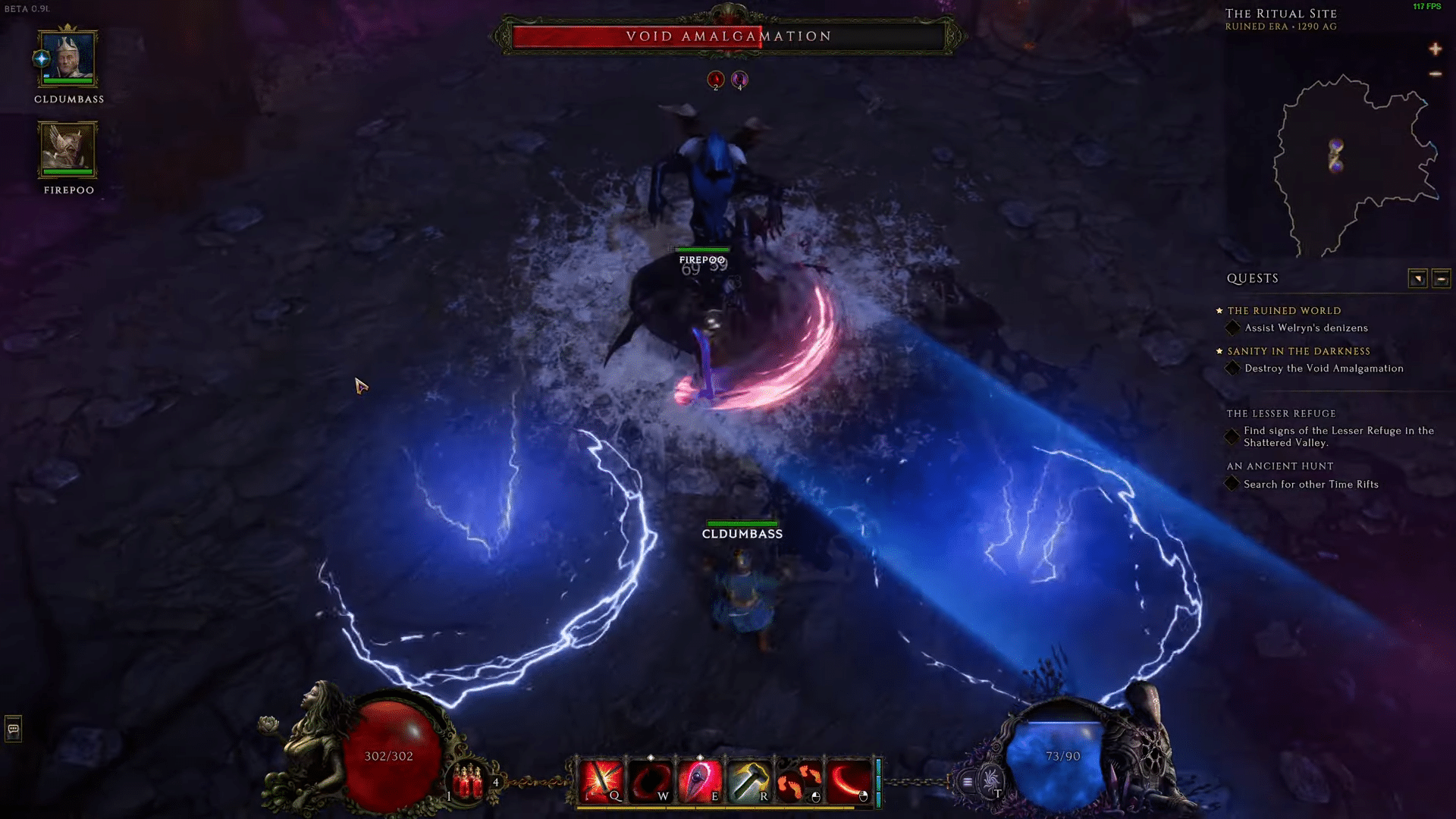
Task: Zoom out the minimap with the minus button
Action: [x=1436, y=75]
